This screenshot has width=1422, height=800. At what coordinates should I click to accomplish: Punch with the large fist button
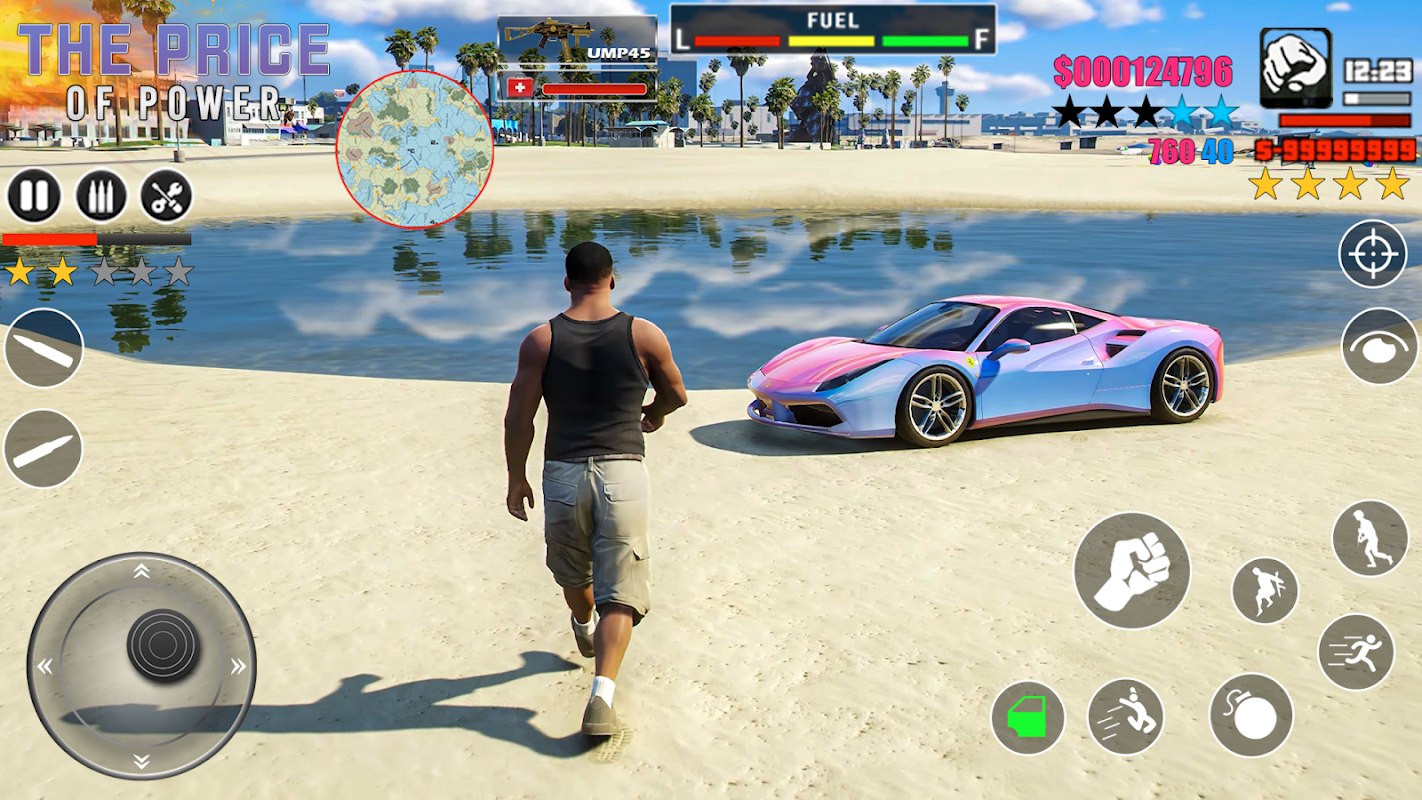coord(1132,571)
